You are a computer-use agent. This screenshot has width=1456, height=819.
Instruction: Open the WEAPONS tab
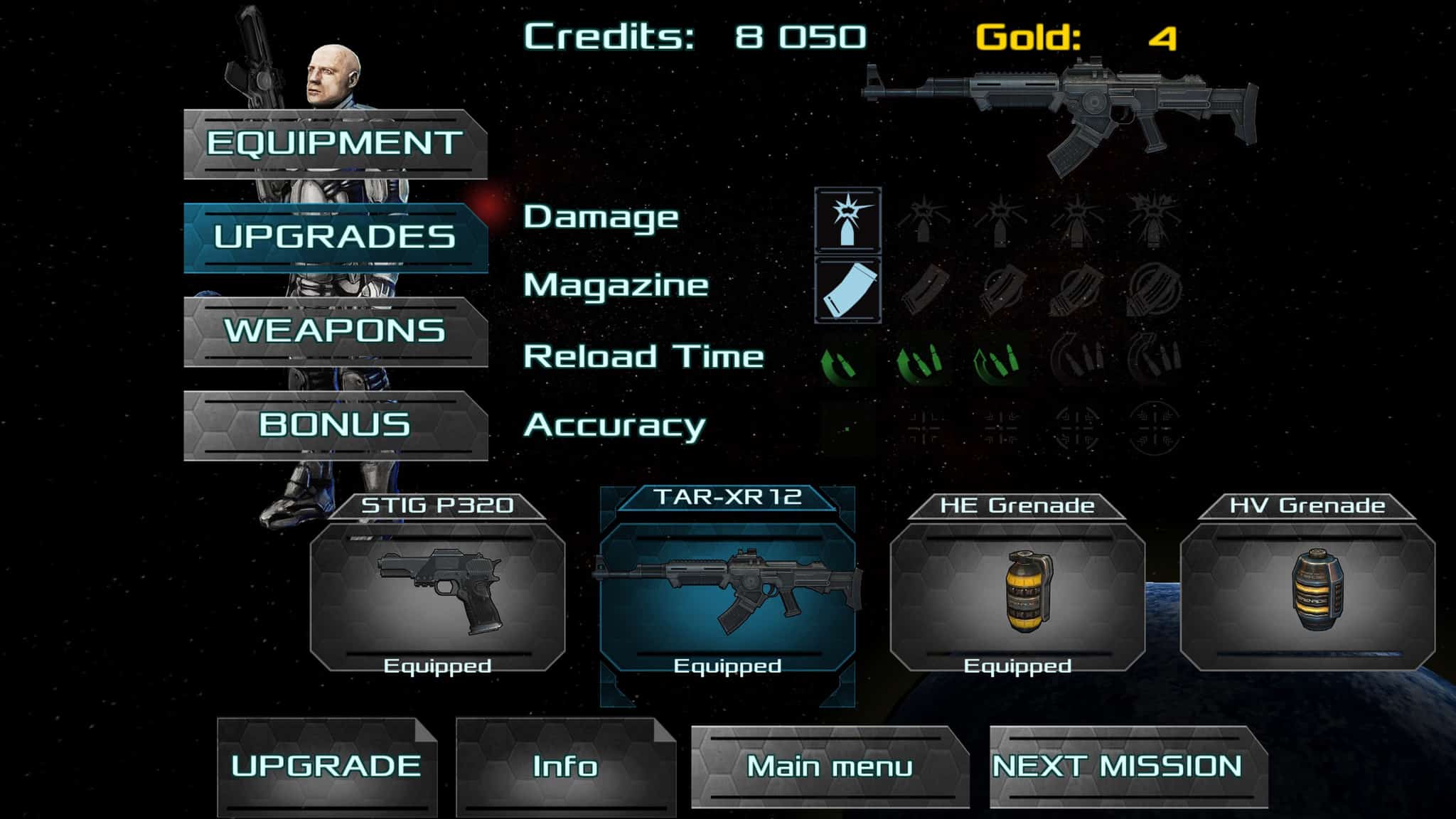coord(335,331)
